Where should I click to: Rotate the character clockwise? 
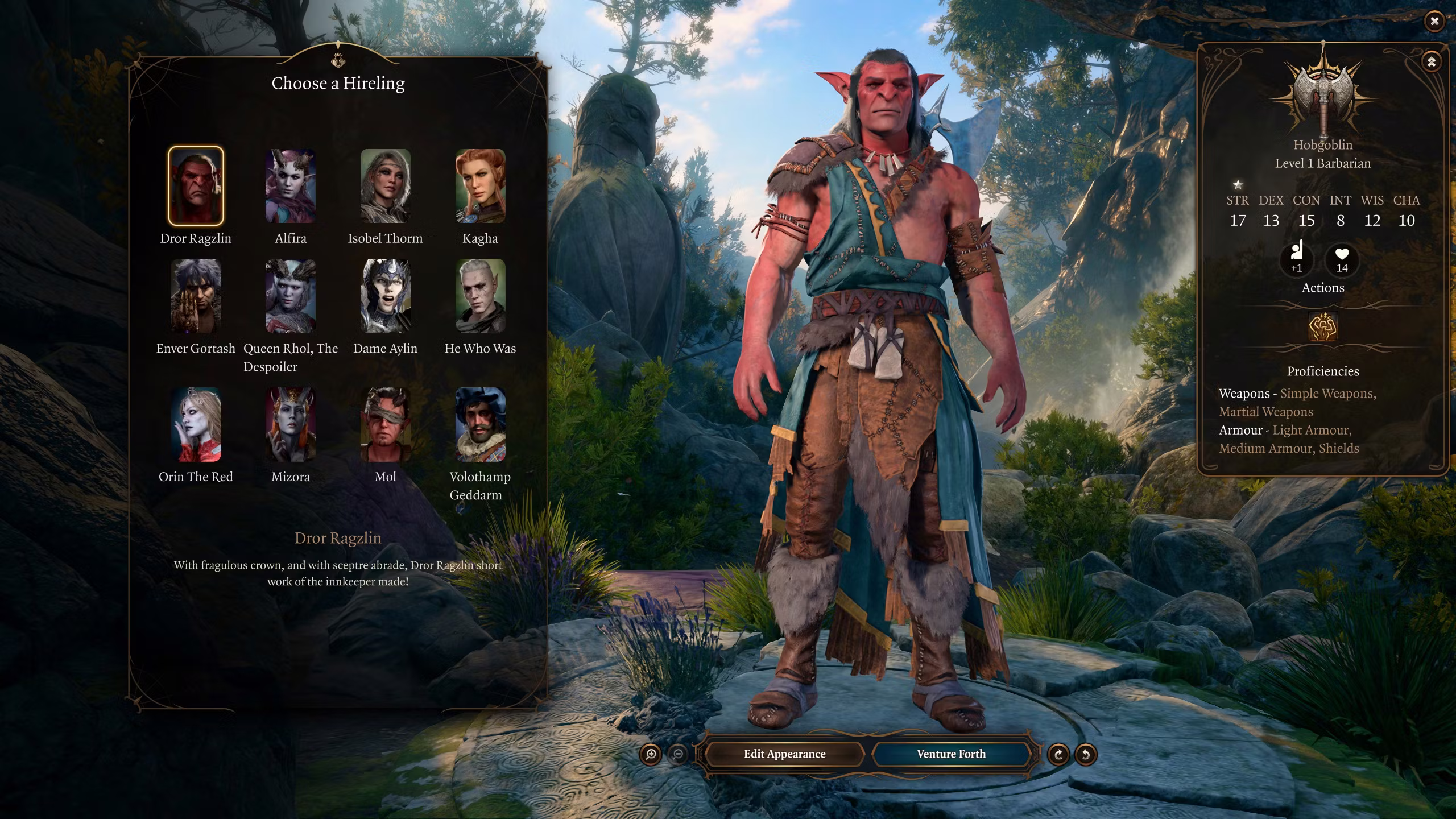1058,755
